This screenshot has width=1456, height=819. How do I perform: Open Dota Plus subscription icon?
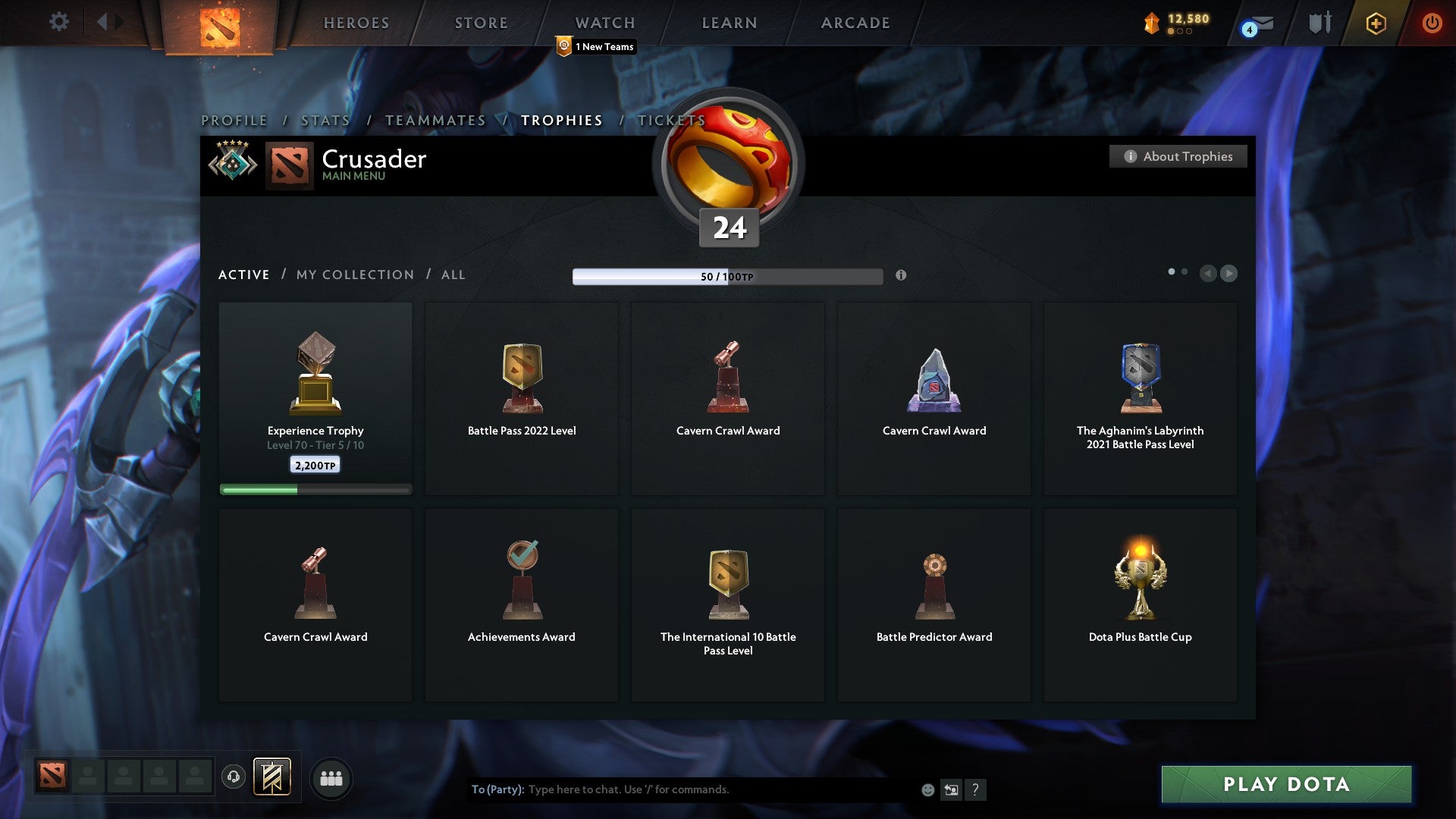(x=1376, y=23)
